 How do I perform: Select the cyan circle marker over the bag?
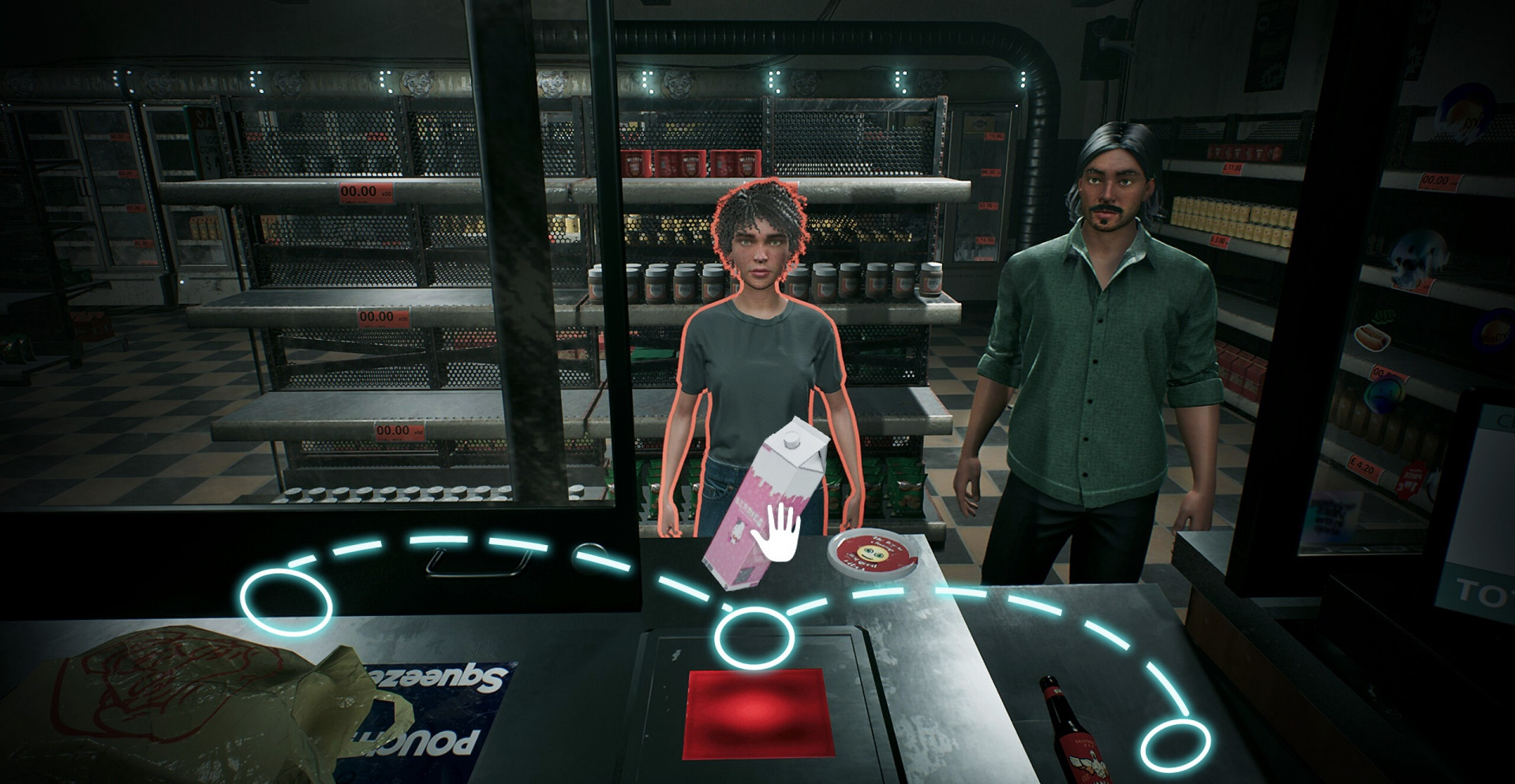coord(285,602)
